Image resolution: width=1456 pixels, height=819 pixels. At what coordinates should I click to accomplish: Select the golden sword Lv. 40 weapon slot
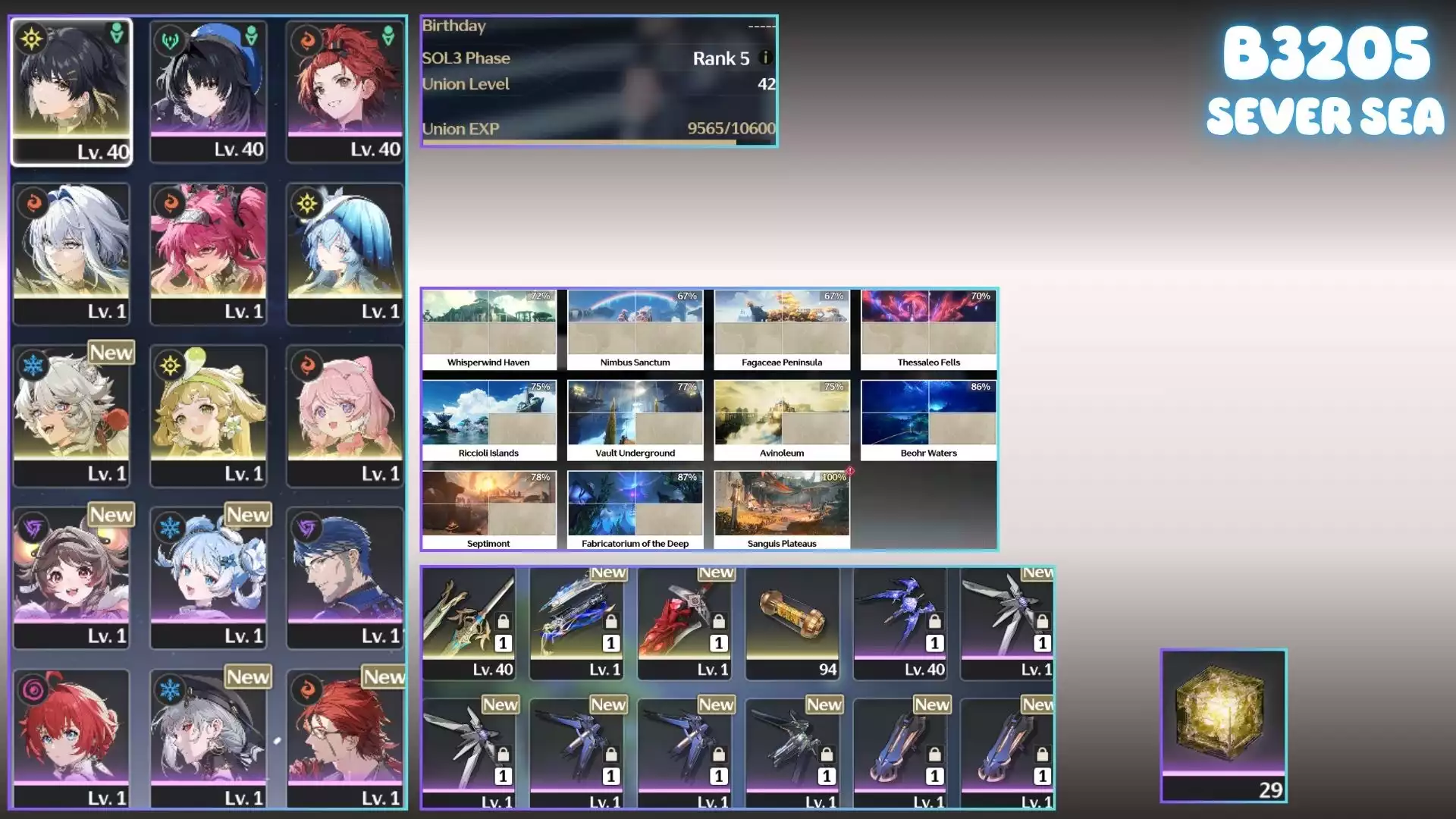(469, 623)
